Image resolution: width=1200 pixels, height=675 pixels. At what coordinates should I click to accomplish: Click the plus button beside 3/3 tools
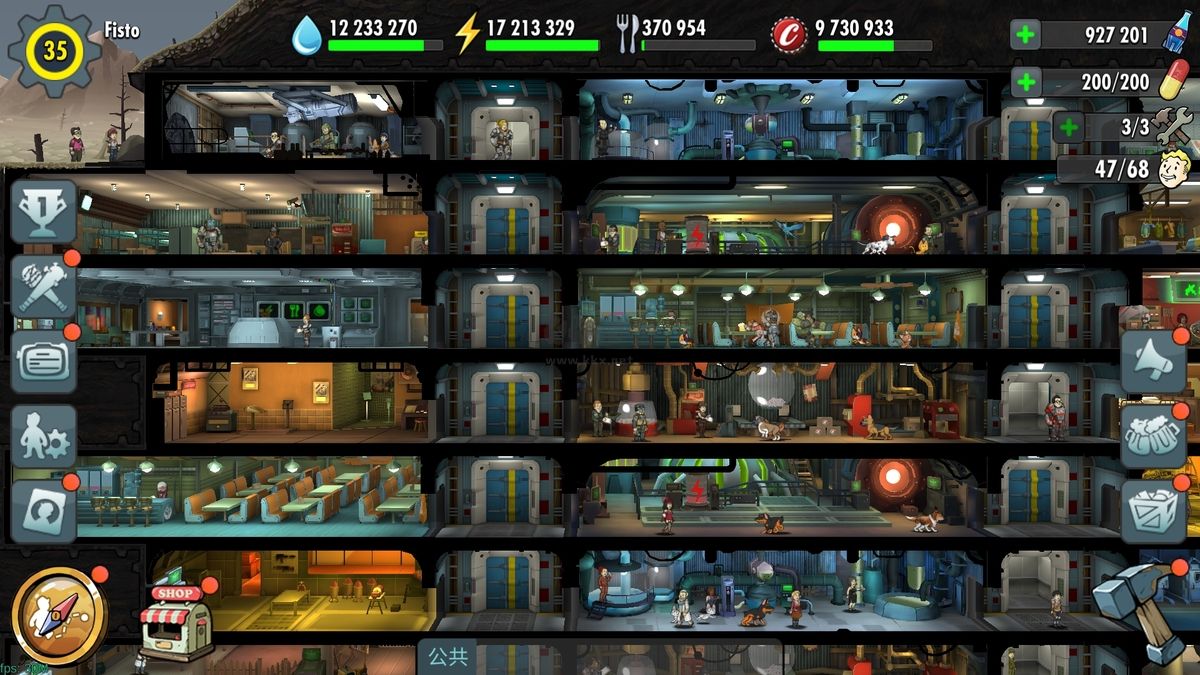[1069, 127]
